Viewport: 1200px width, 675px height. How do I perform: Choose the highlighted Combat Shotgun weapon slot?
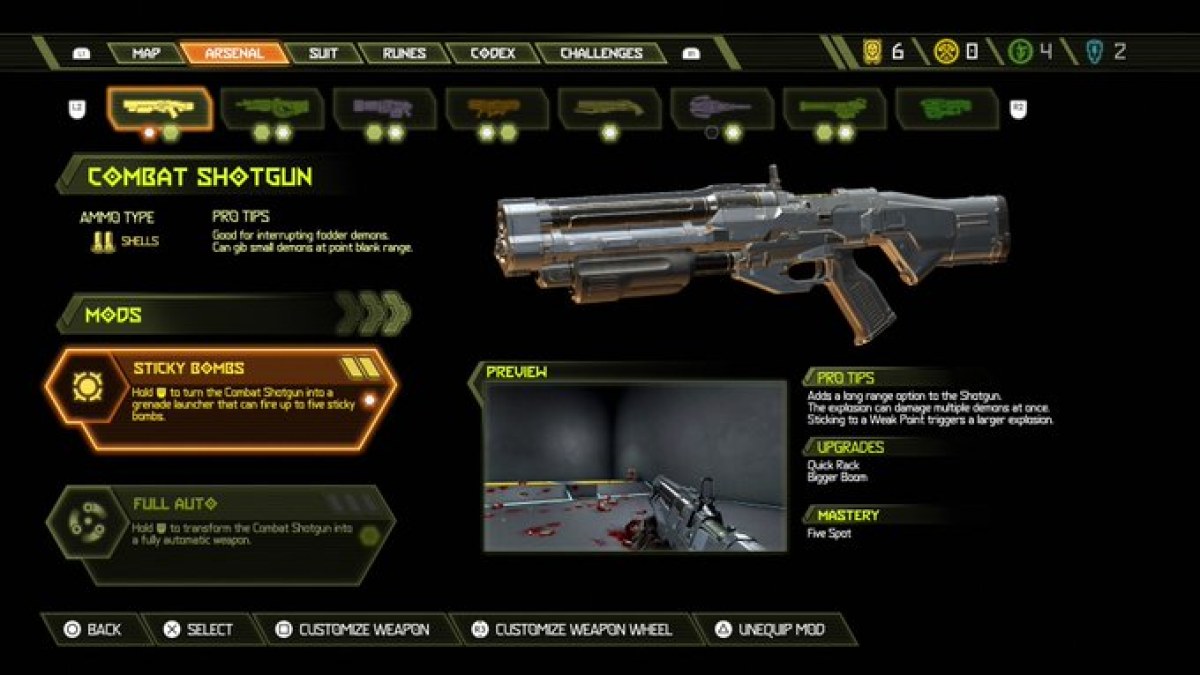pos(160,108)
